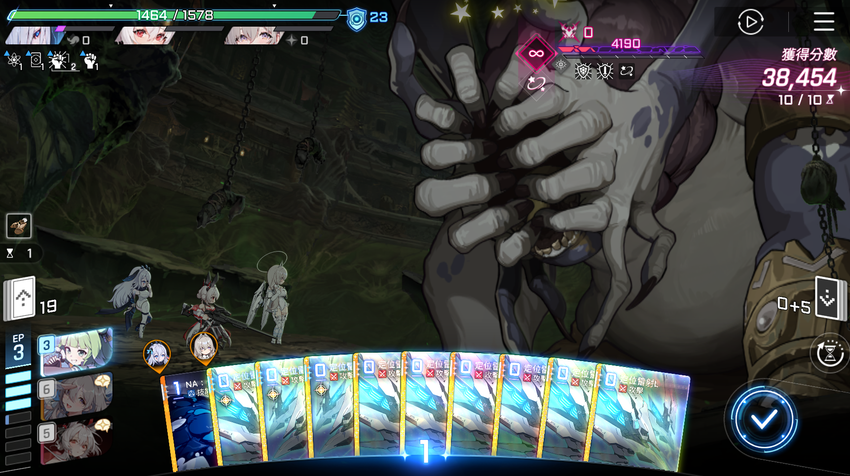The height and width of the screenshot is (476, 850).
Task: Tap the hourglass turn timer icon
Action: tap(829, 353)
